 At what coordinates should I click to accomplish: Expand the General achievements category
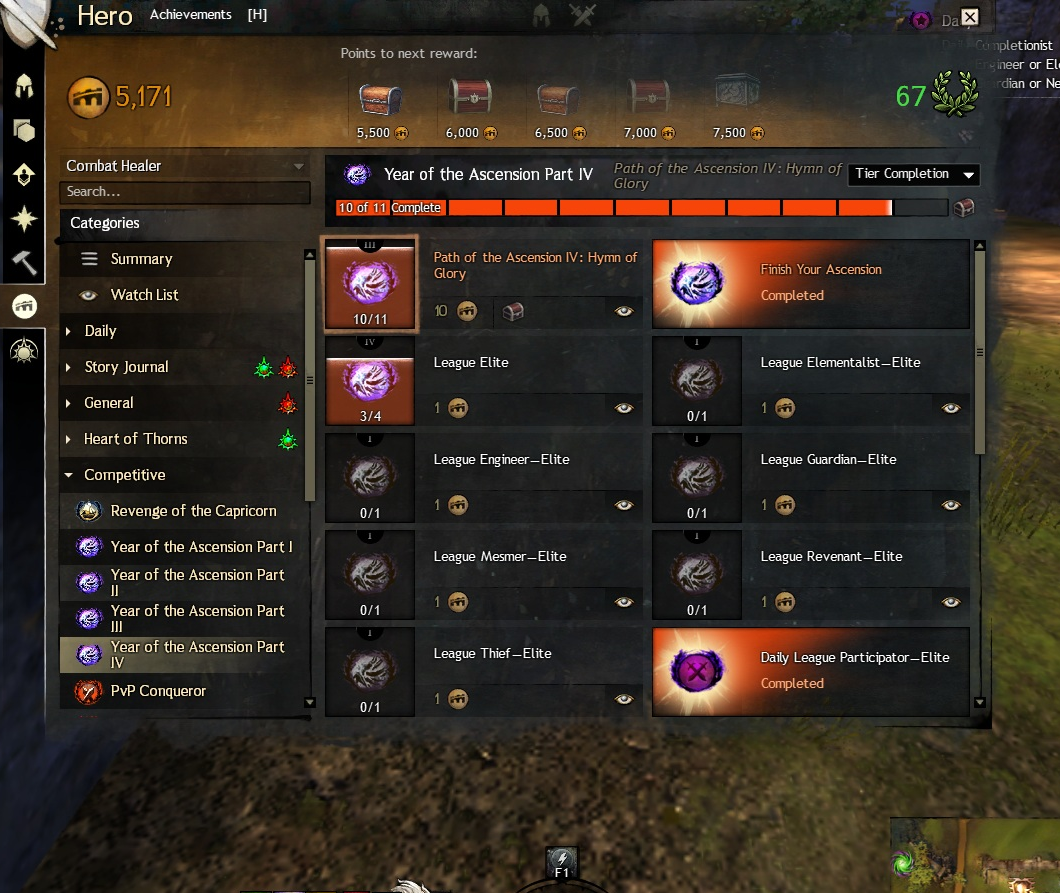click(108, 403)
